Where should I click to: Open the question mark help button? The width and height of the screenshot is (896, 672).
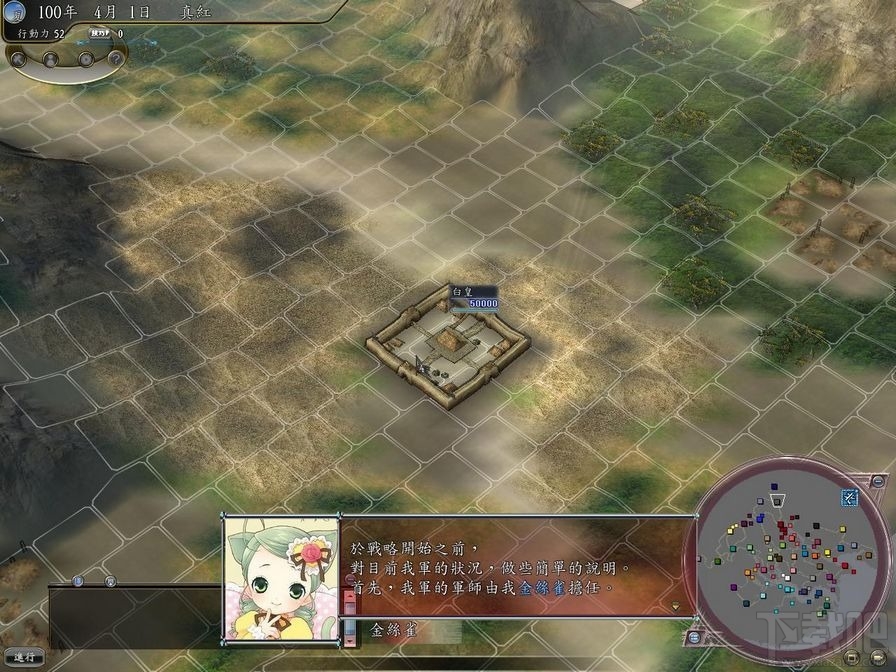[x=116, y=59]
